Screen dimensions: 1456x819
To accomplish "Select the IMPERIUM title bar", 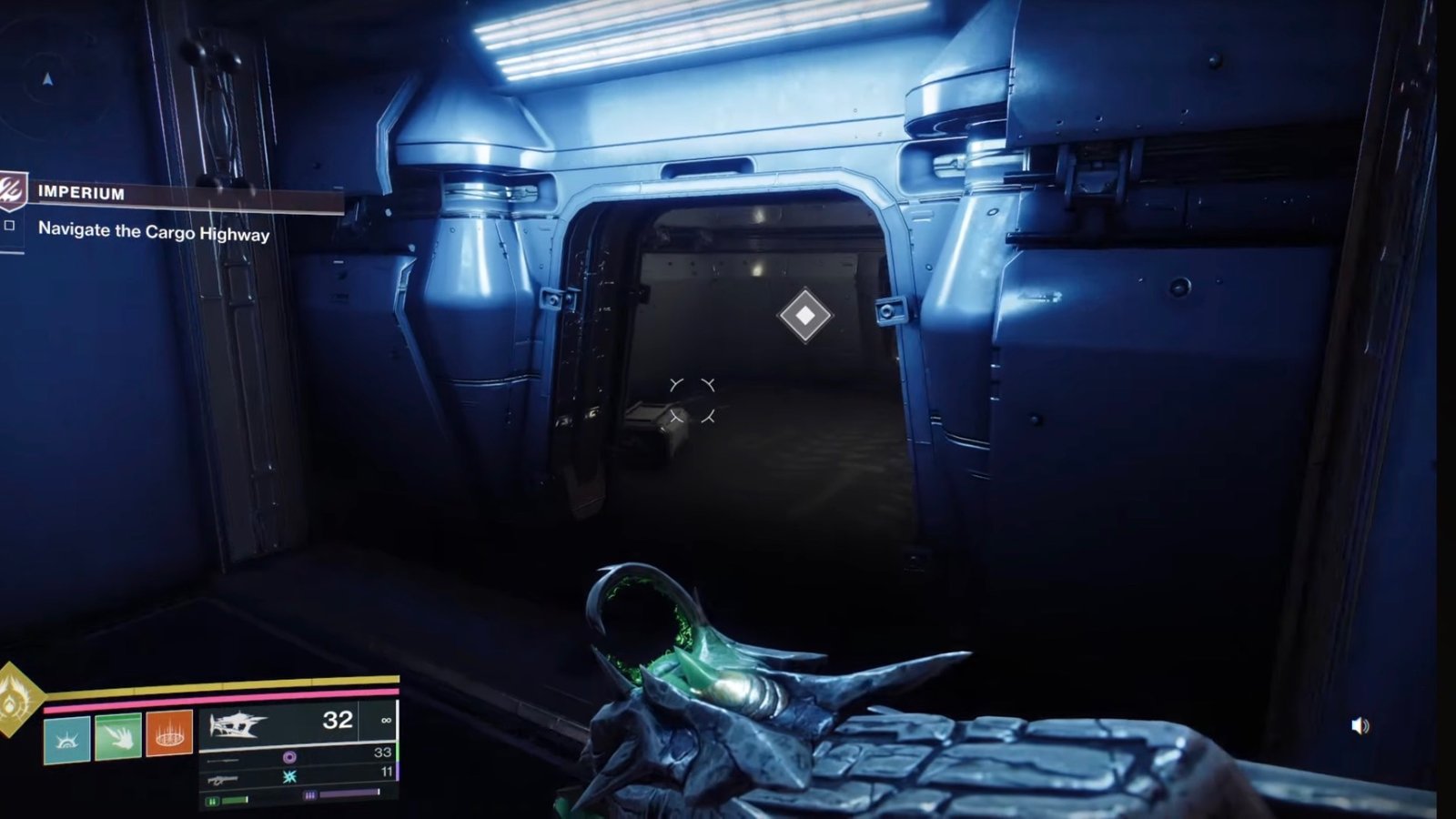I will 81,192.
